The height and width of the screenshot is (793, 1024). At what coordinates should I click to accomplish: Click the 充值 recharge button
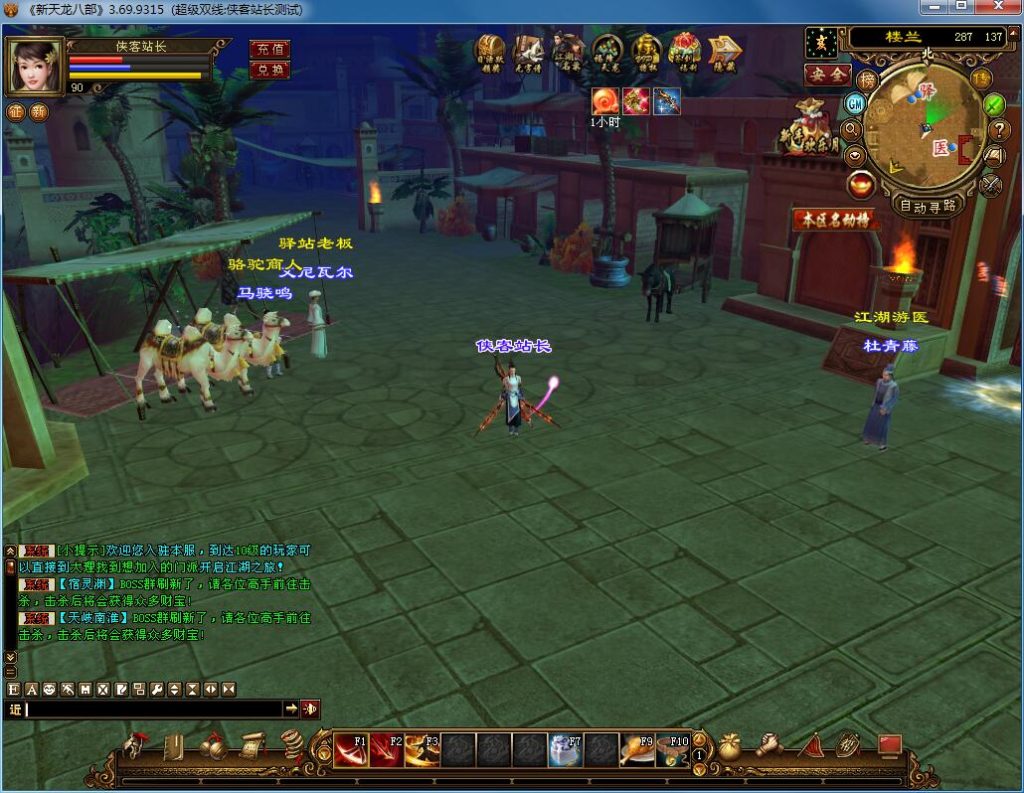pos(268,49)
